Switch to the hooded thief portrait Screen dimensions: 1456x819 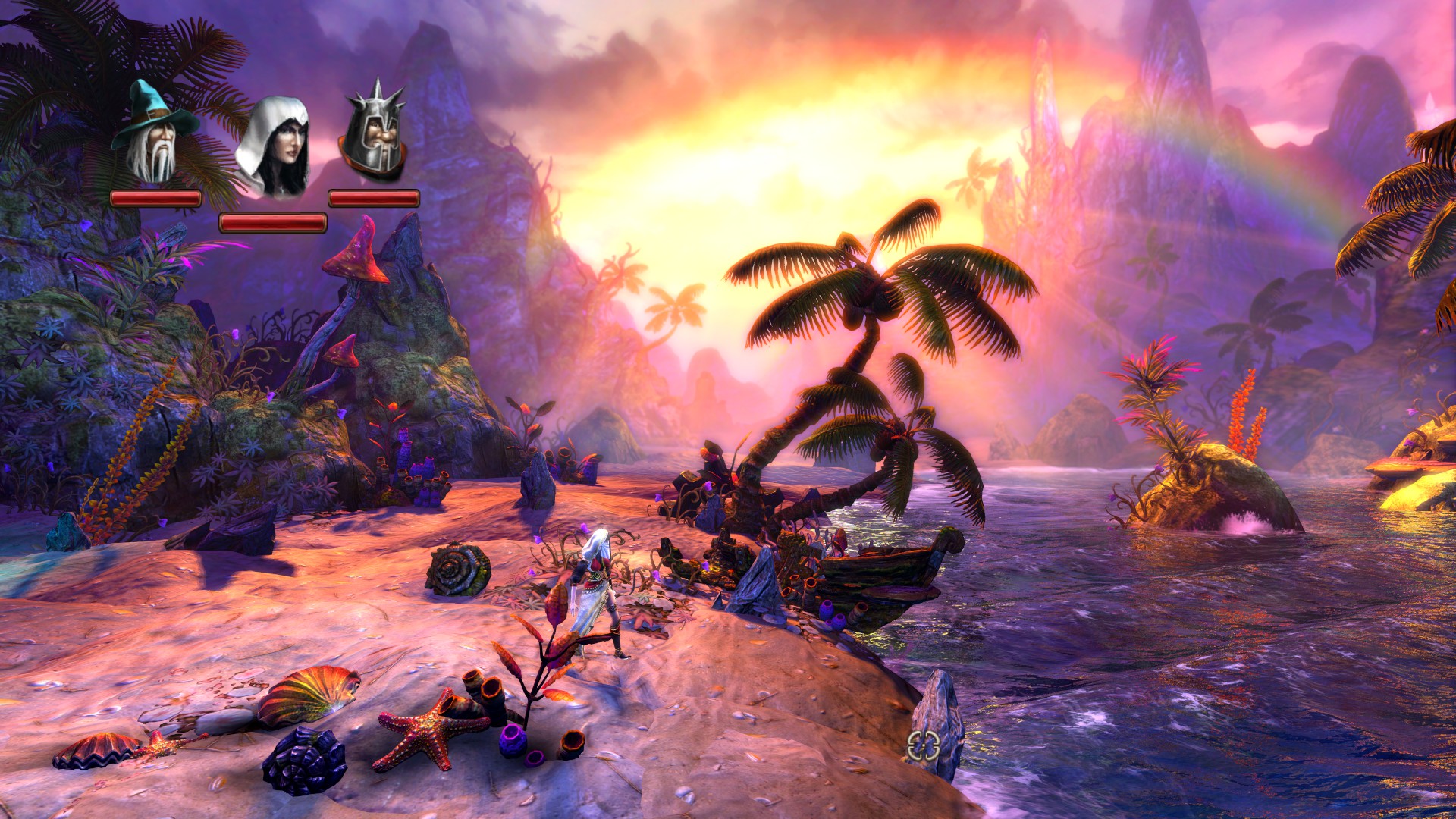pos(273,148)
